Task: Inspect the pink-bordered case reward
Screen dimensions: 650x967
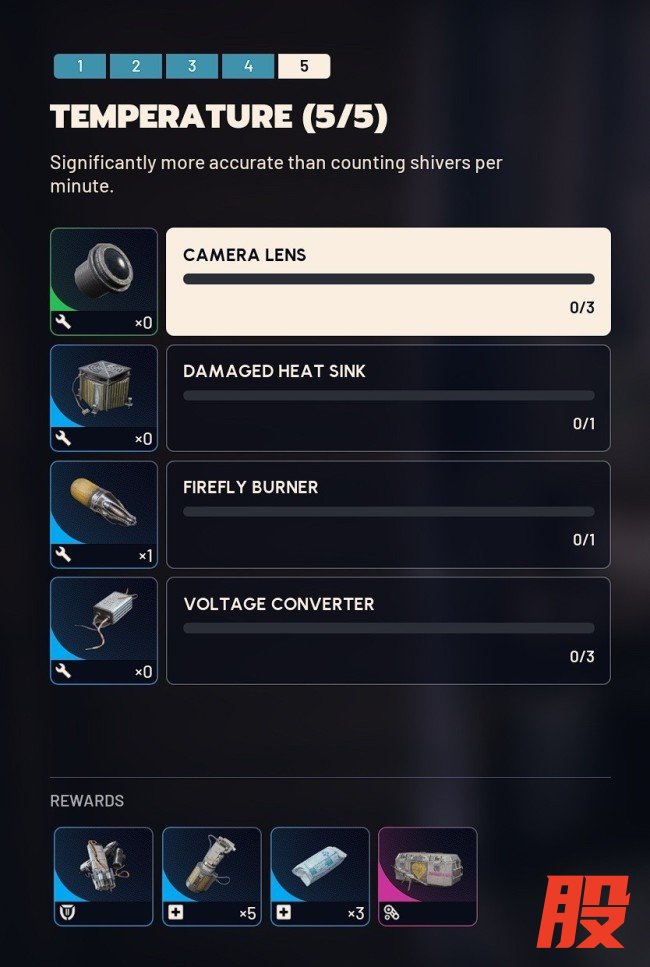Action: pos(428,876)
